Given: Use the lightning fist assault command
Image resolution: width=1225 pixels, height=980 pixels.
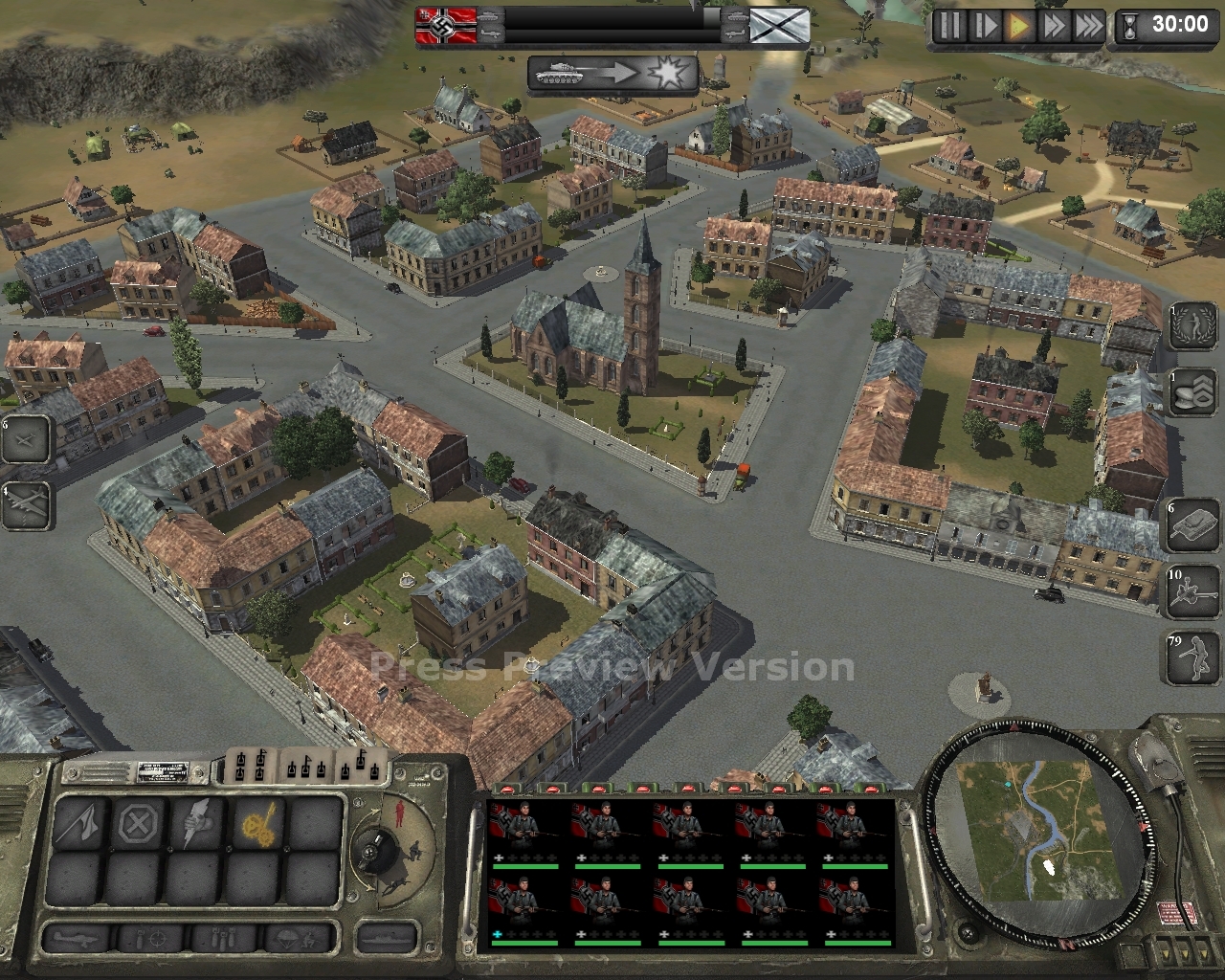Looking at the screenshot, I should (x=197, y=822).
